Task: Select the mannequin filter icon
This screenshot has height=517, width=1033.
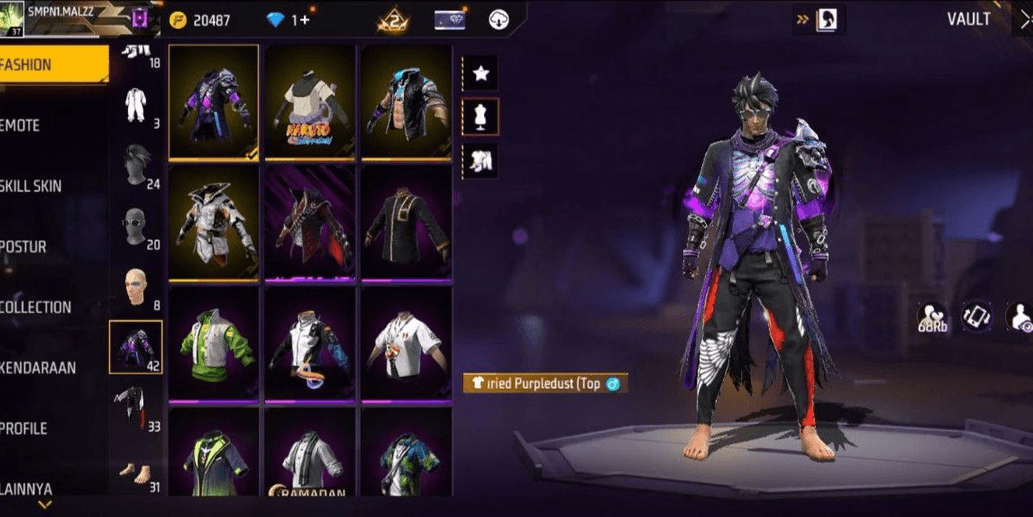Action: [481, 117]
